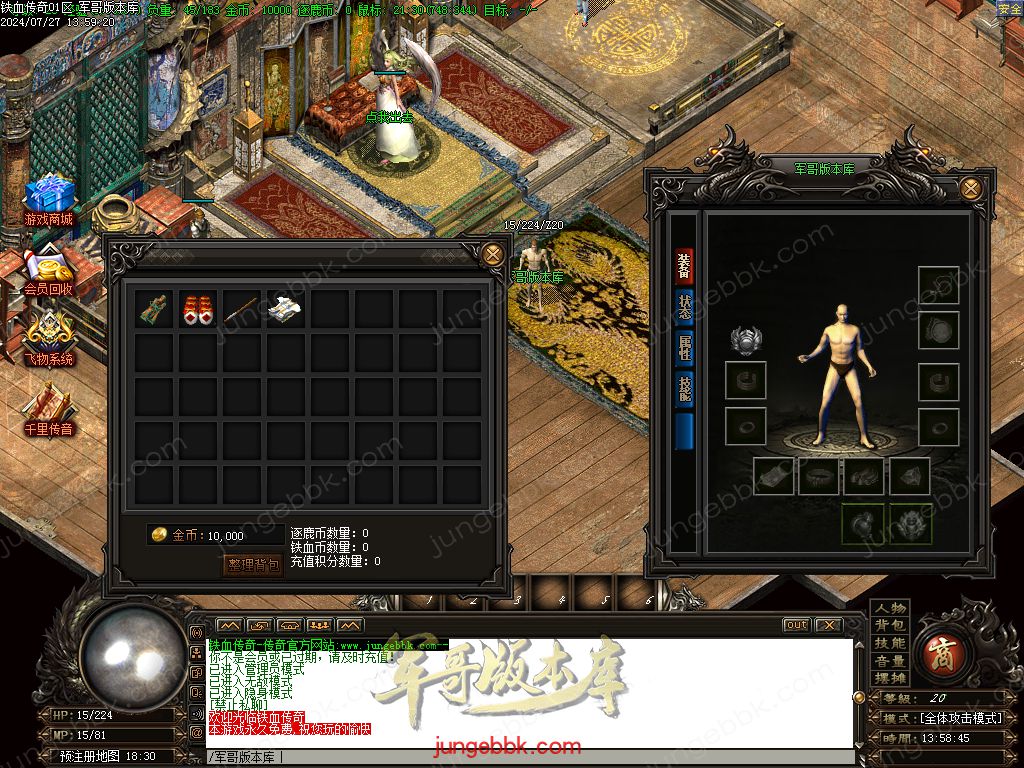The image size is (1024, 768).
Task: Close the character equipment window
Action: coord(969,187)
